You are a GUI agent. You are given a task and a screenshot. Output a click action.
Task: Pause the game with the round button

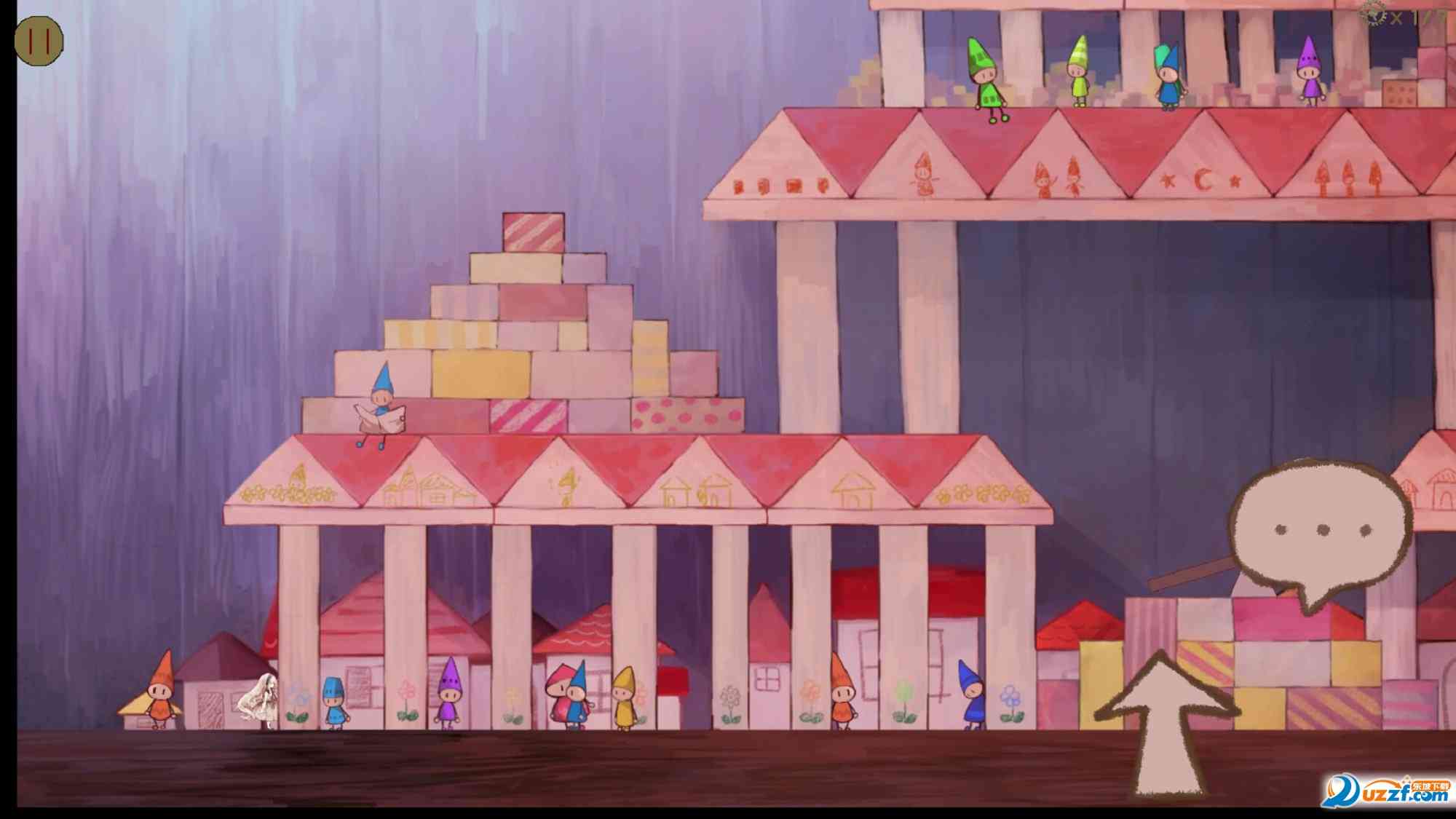tap(39, 40)
